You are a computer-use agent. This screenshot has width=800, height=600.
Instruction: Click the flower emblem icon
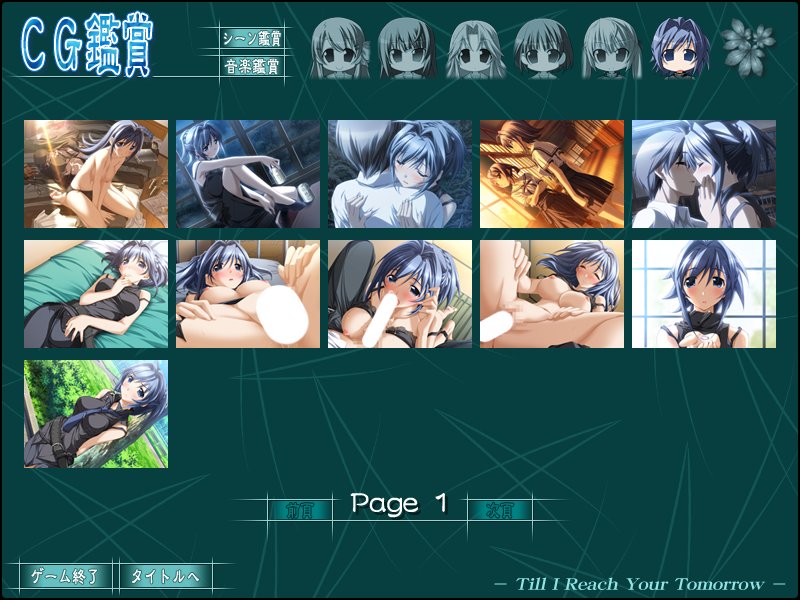(x=749, y=44)
